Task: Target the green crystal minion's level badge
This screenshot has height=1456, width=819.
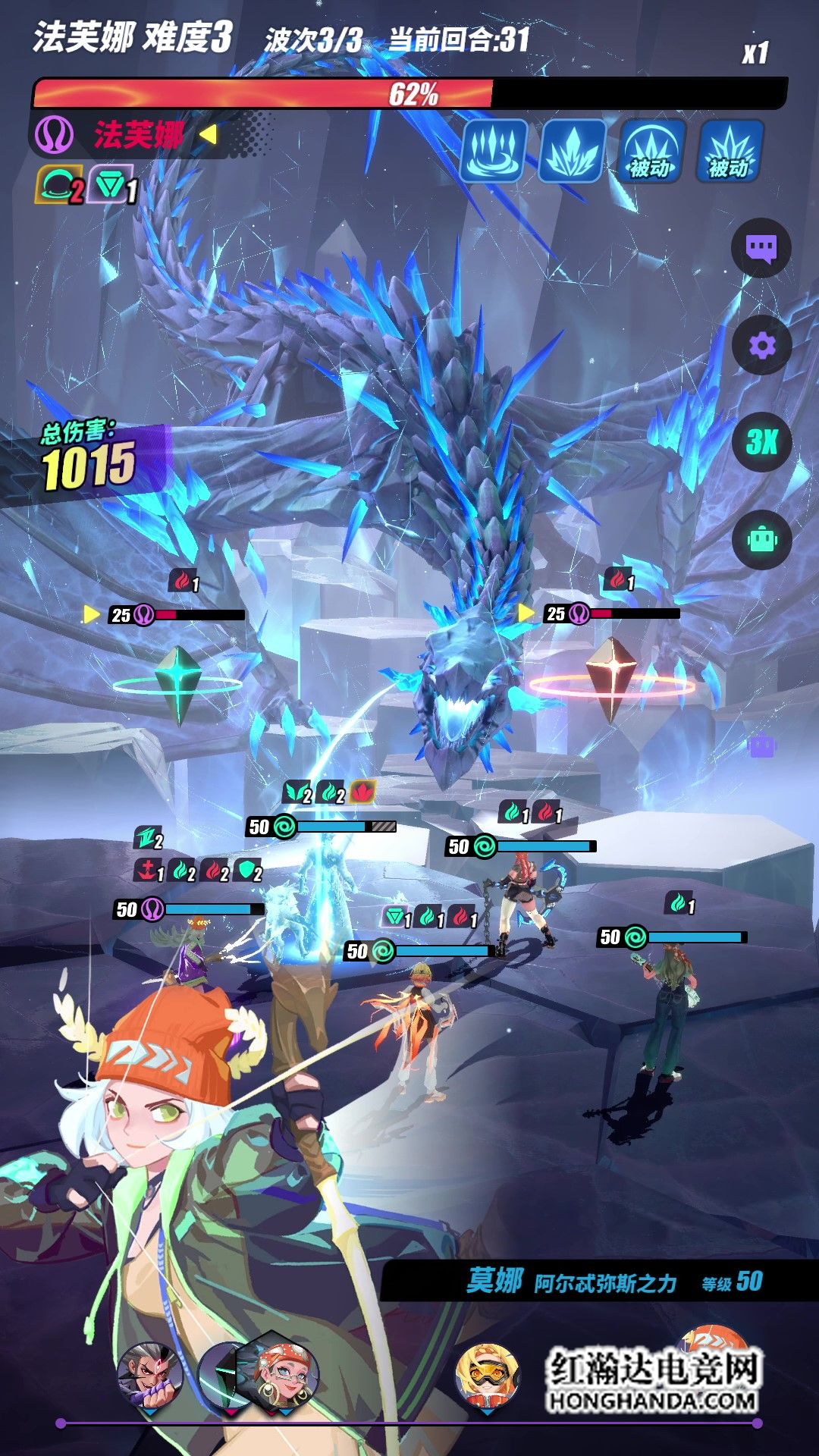Action: point(121,615)
